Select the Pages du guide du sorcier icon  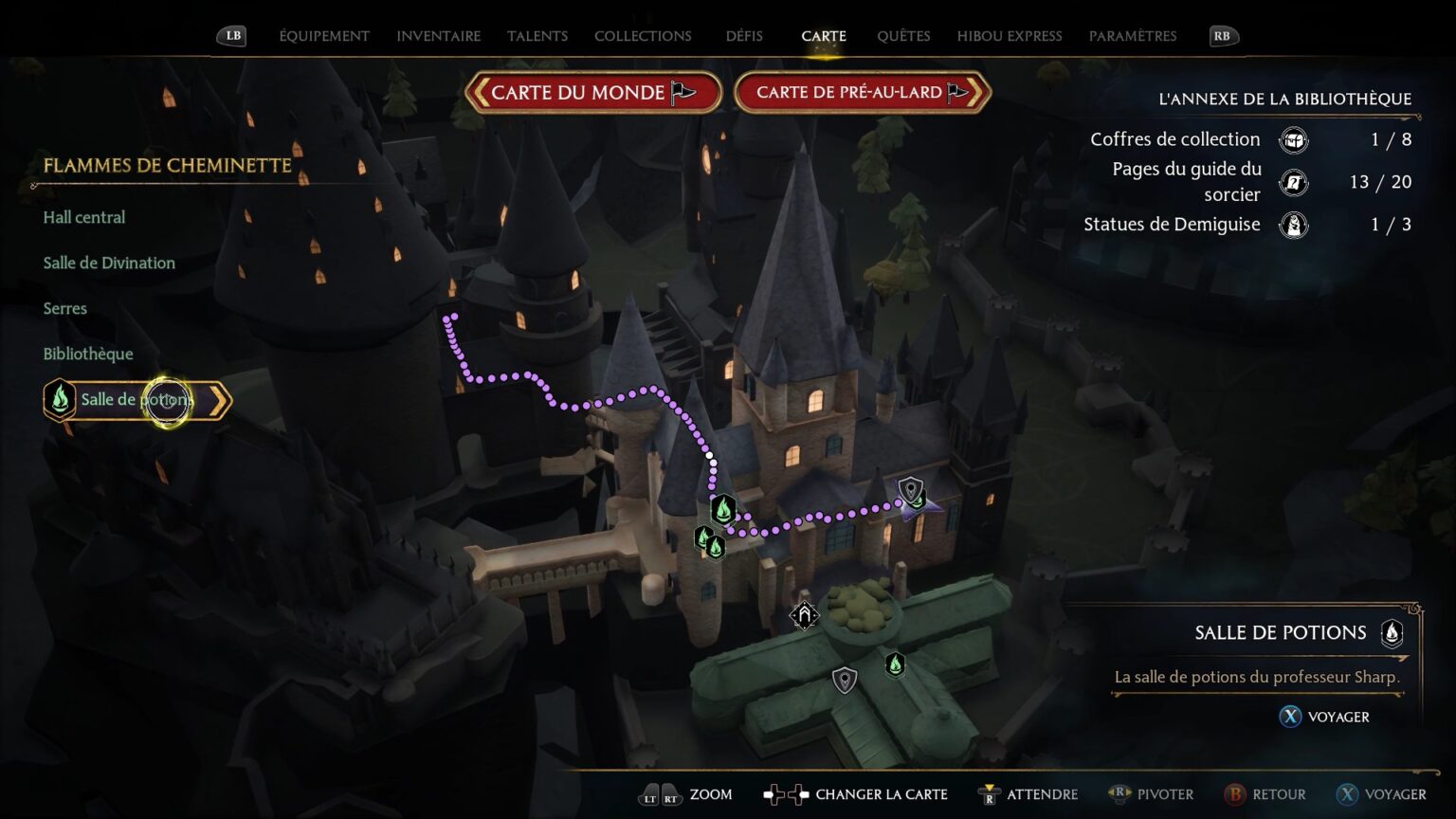pyautogui.click(x=1295, y=182)
